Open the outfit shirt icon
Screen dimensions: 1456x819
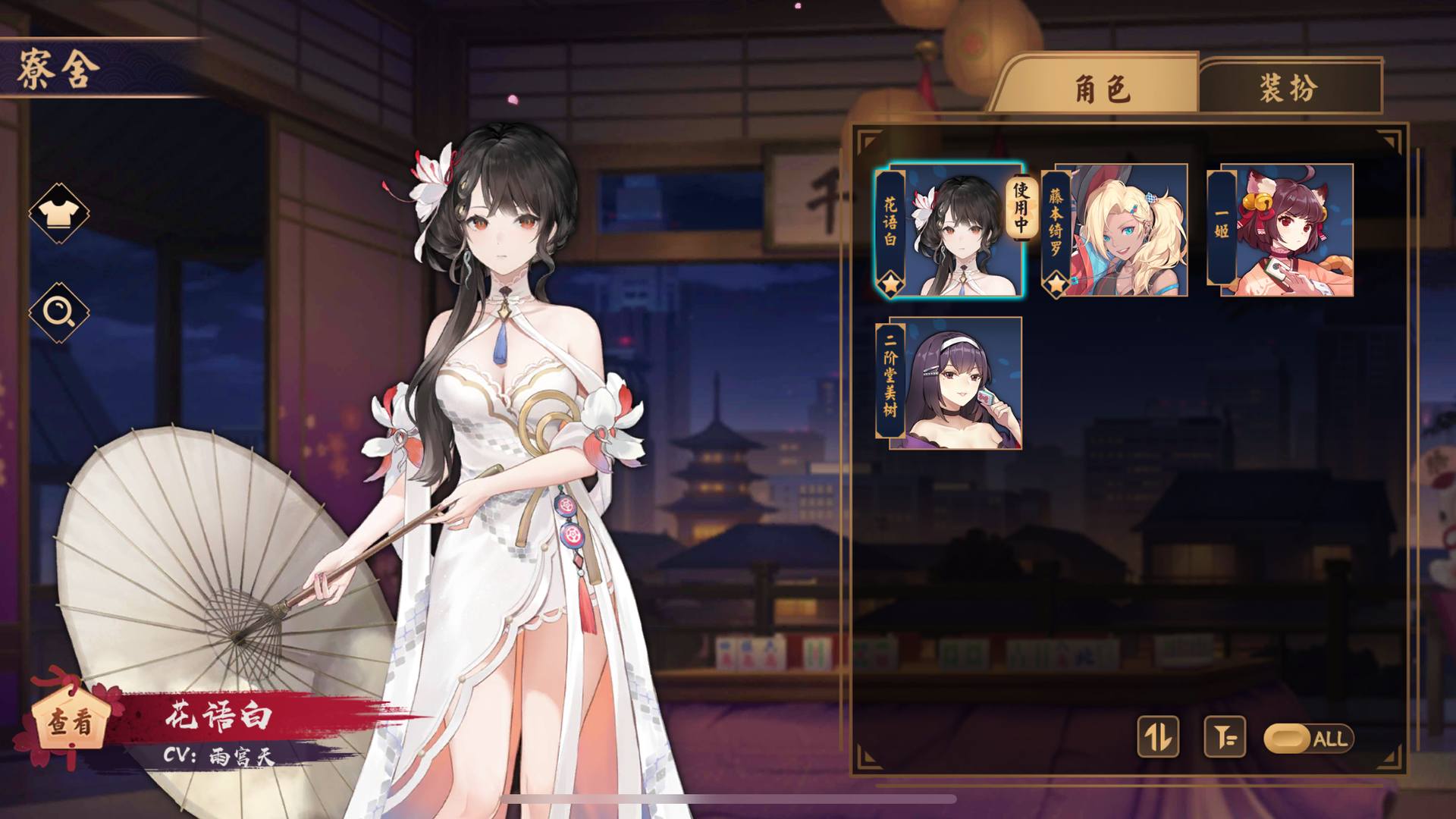58,213
